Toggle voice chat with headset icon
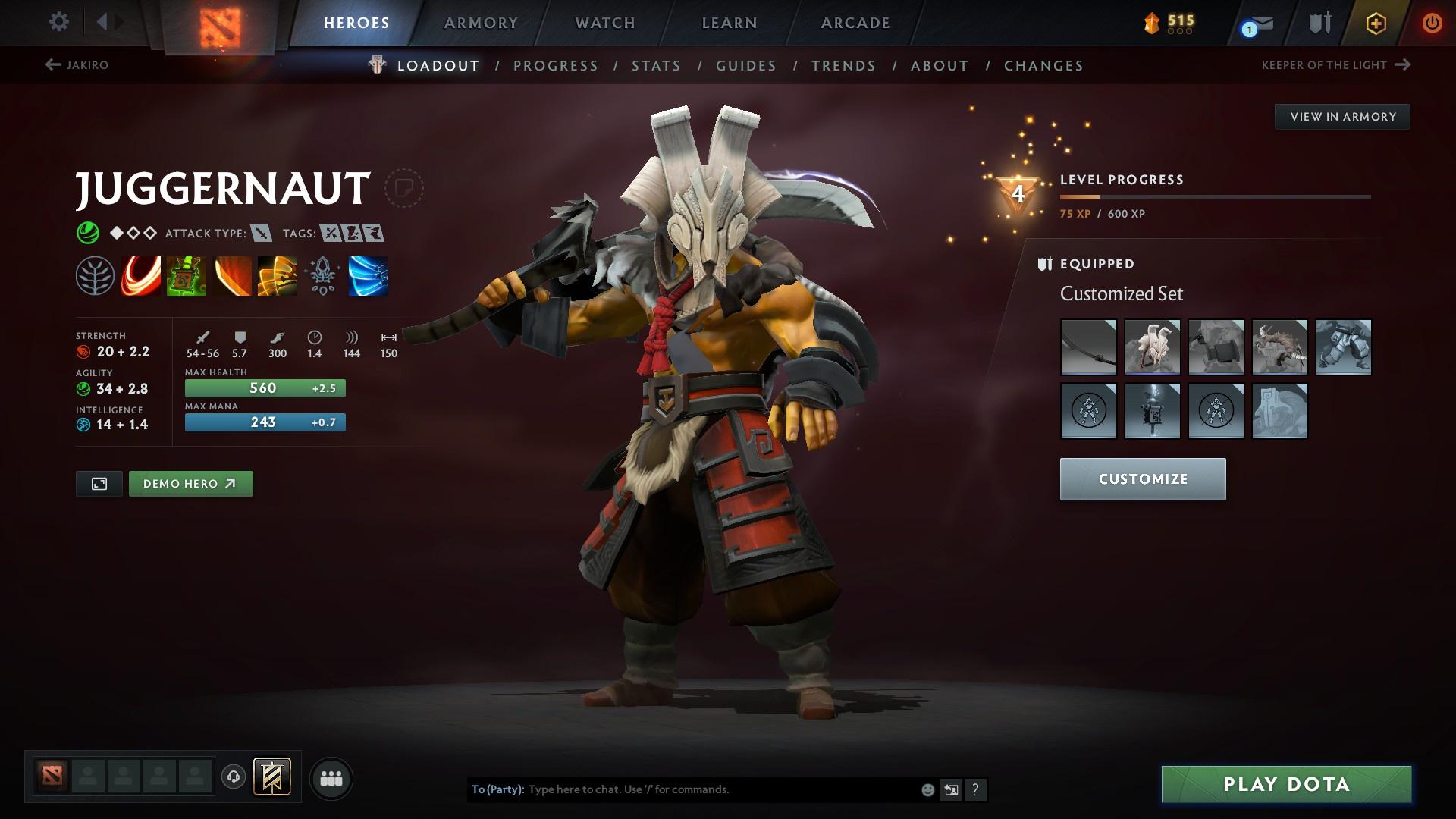This screenshot has height=819, width=1456. (x=233, y=777)
